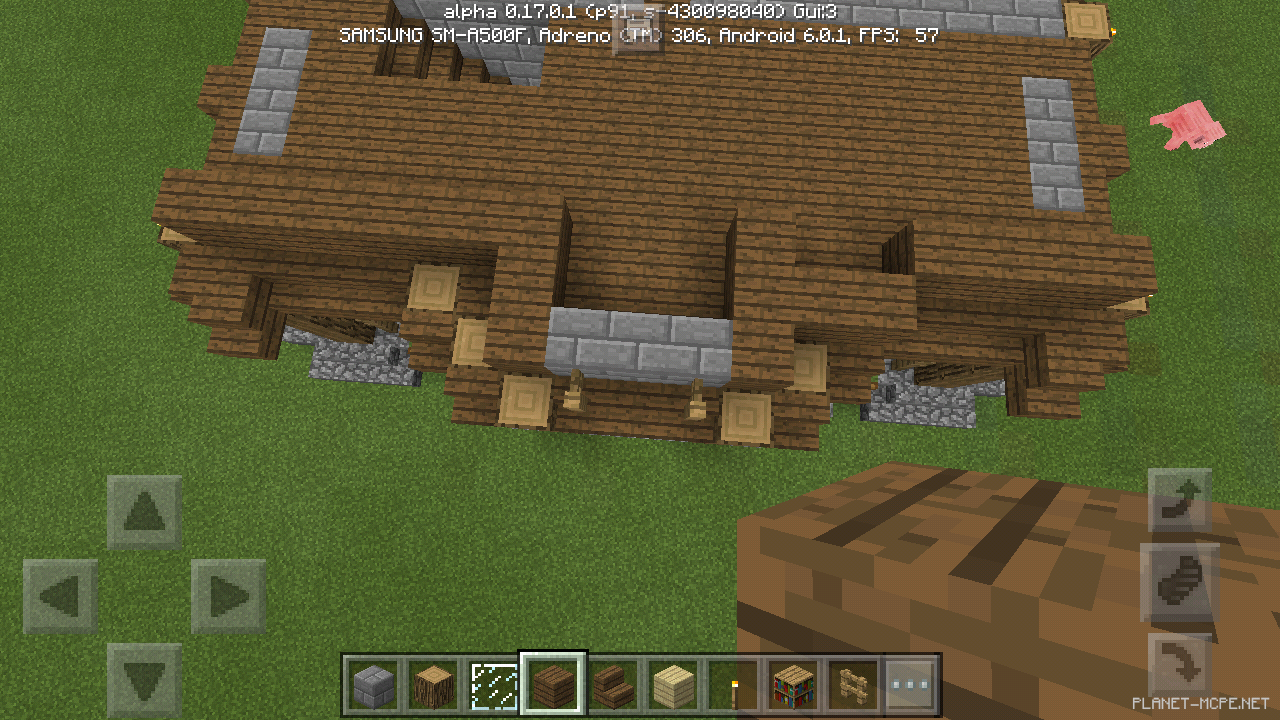
Task: Select the torch in the hotbar
Action: (x=734, y=684)
